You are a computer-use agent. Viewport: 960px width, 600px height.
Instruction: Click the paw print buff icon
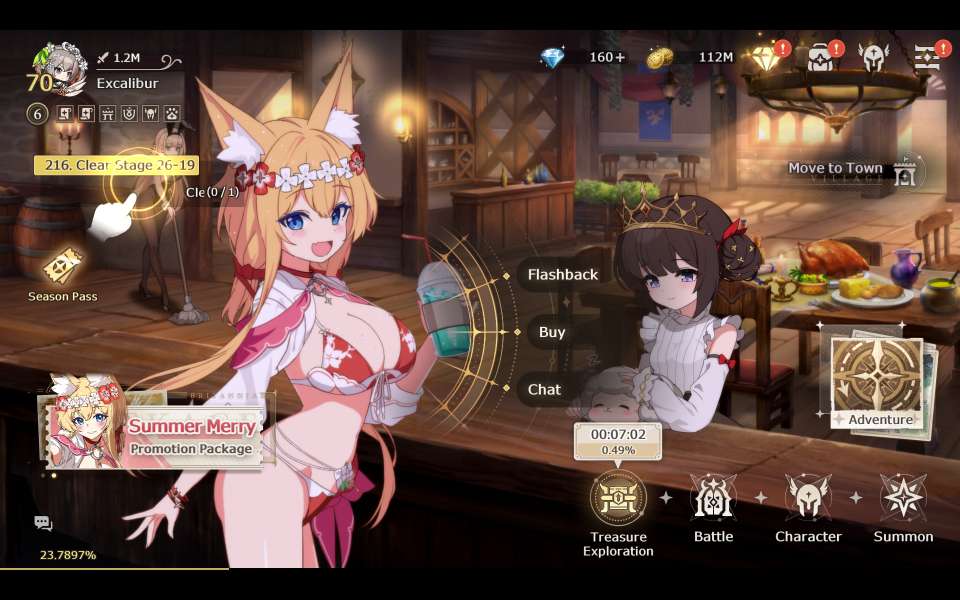pos(172,114)
